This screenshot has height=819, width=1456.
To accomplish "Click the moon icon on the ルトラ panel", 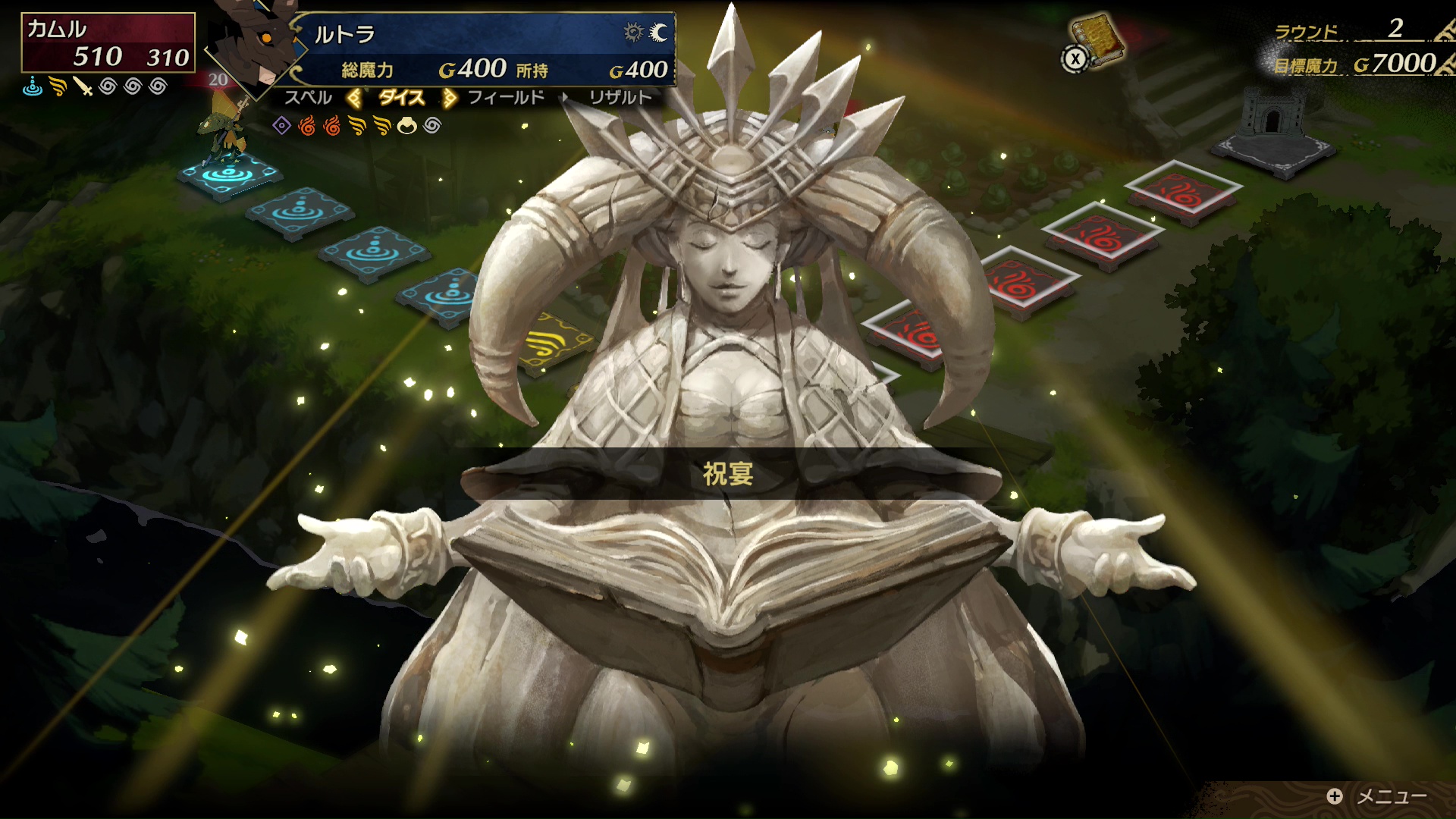I will point(659,33).
